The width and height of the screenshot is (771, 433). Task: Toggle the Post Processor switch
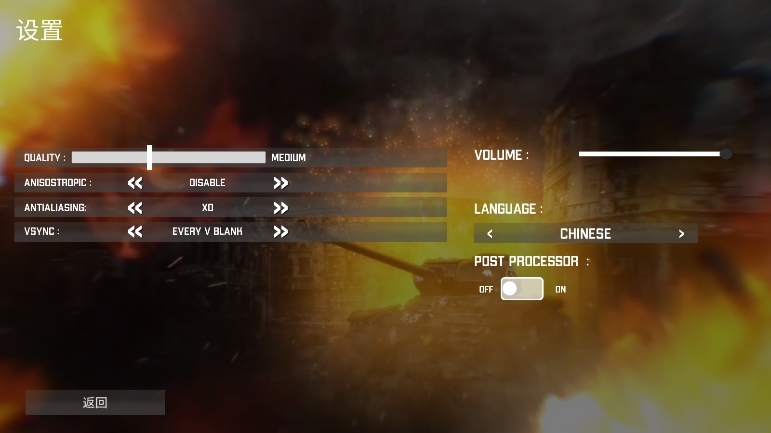522,289
